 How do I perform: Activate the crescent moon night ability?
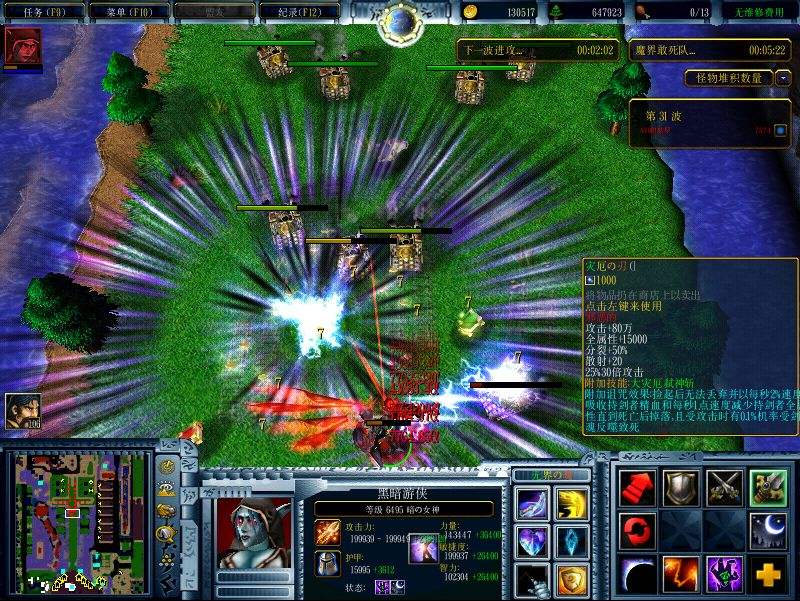click(x=768, y=531)
